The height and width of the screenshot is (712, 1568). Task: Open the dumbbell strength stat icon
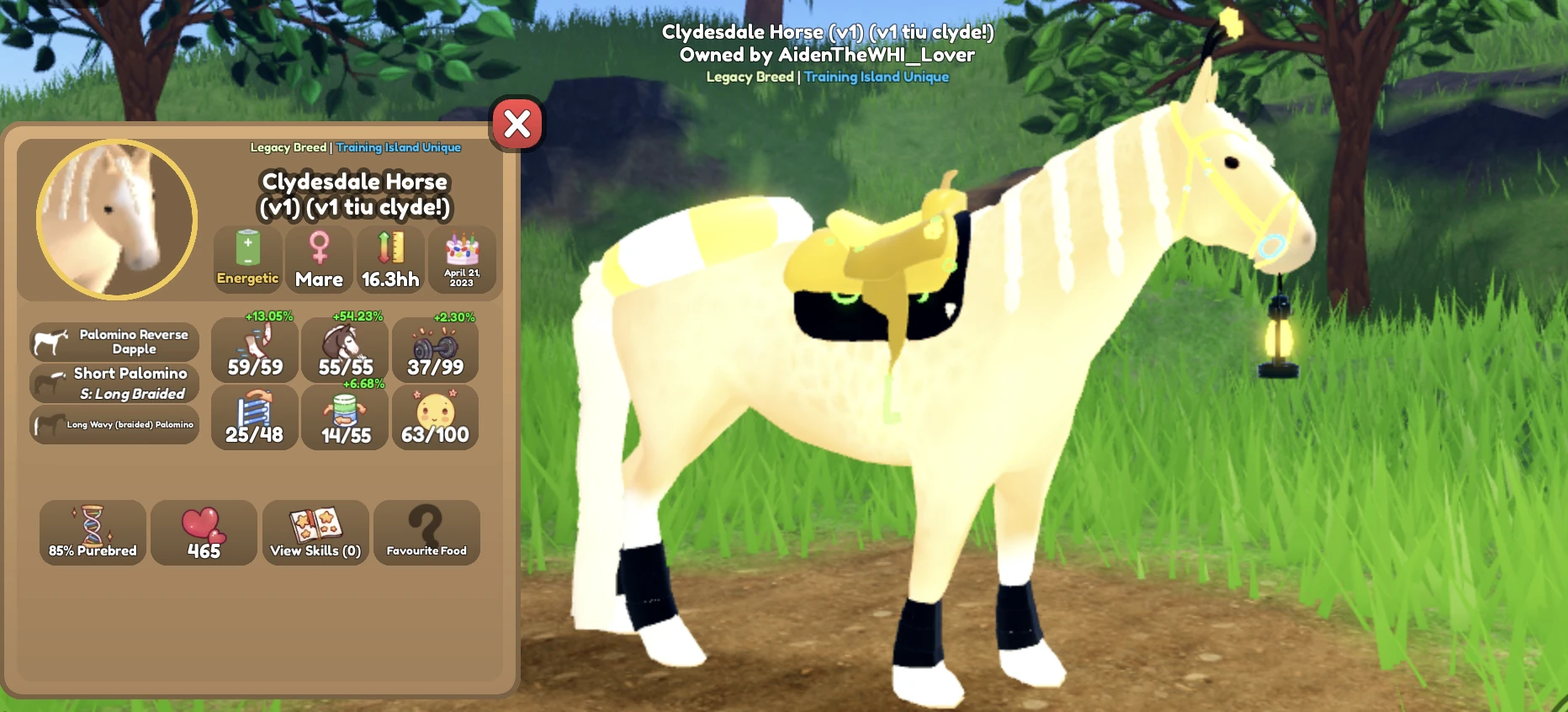(435, 343)
